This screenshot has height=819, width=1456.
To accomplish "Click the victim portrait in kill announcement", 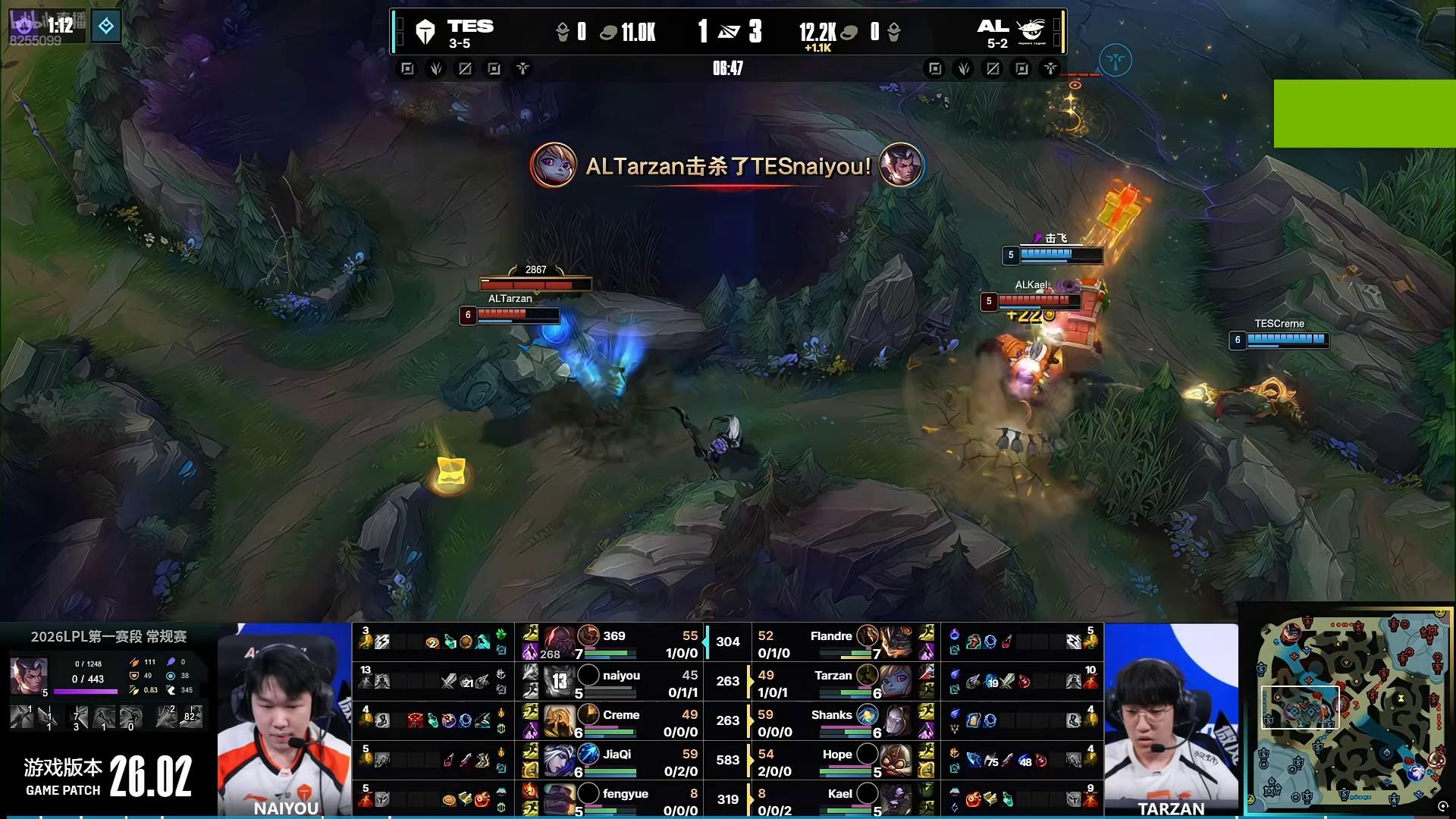I will pyautogui.click(x=901, y=165).
